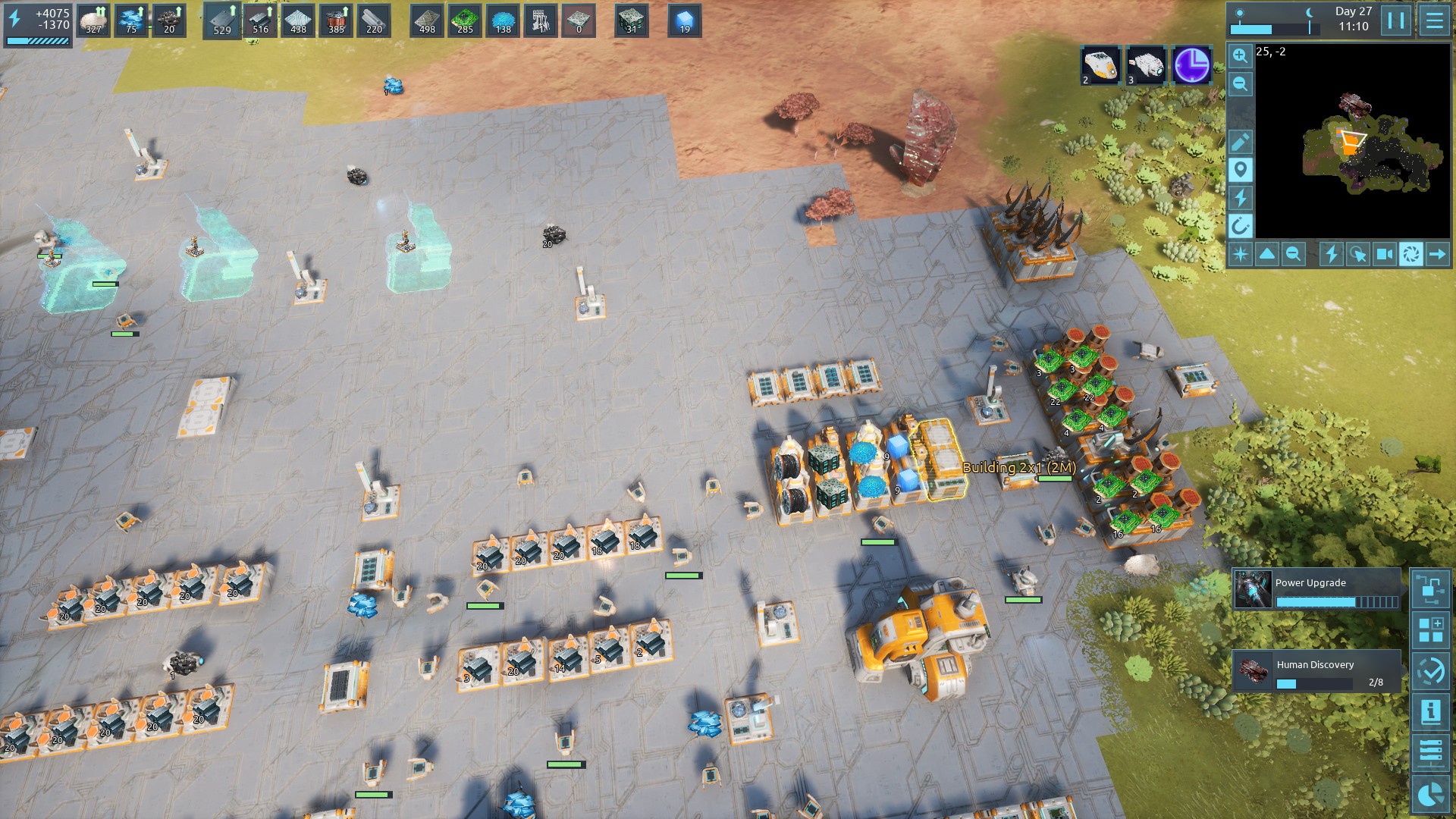This screenshot has width=1456, height=819.
Task: Zoom in the minimap with the plus magnifier
Action: pos(1240,56)
